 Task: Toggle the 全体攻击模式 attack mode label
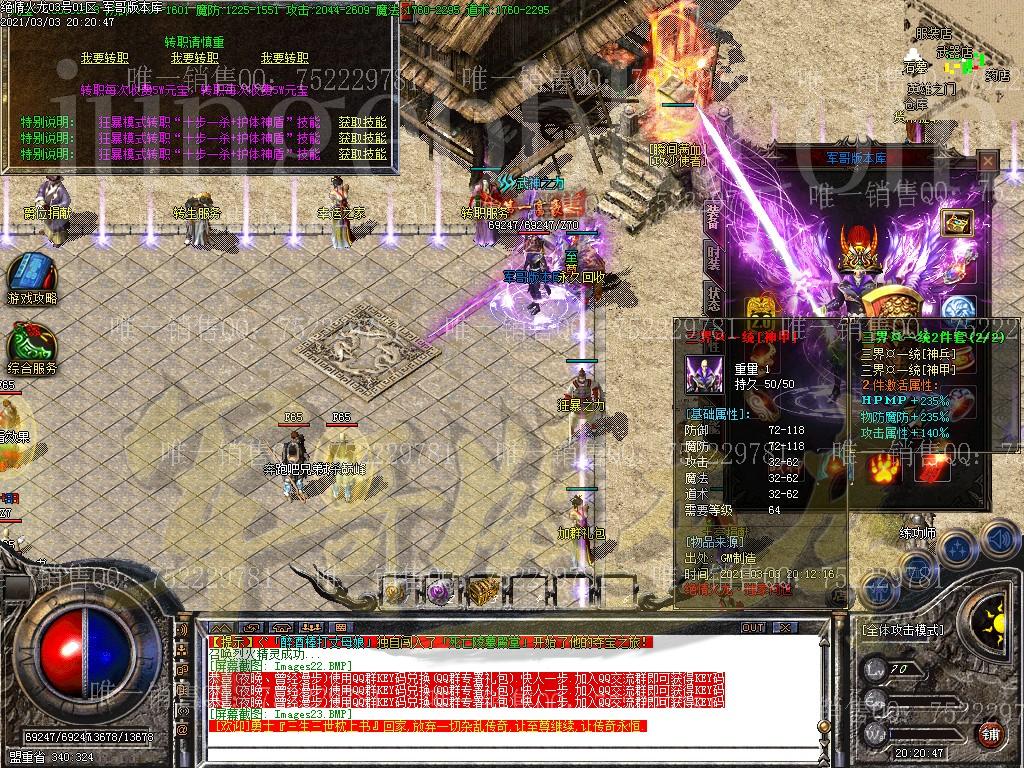(901, 631)
